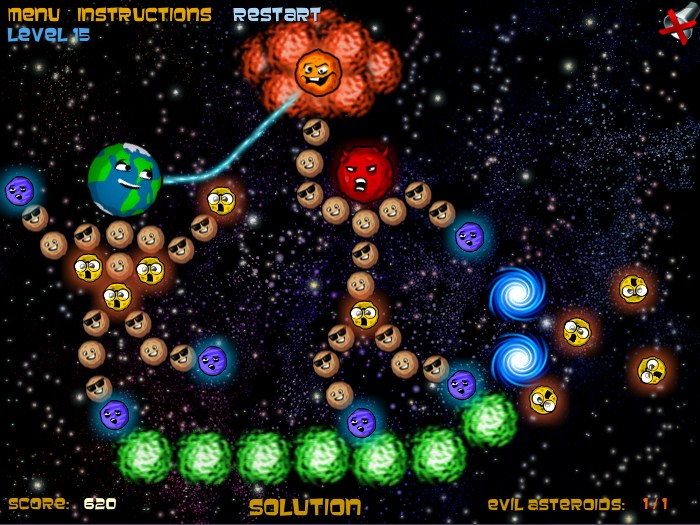Restart the current level
This screenshot has height=525, width=700.
click(277, 15)
